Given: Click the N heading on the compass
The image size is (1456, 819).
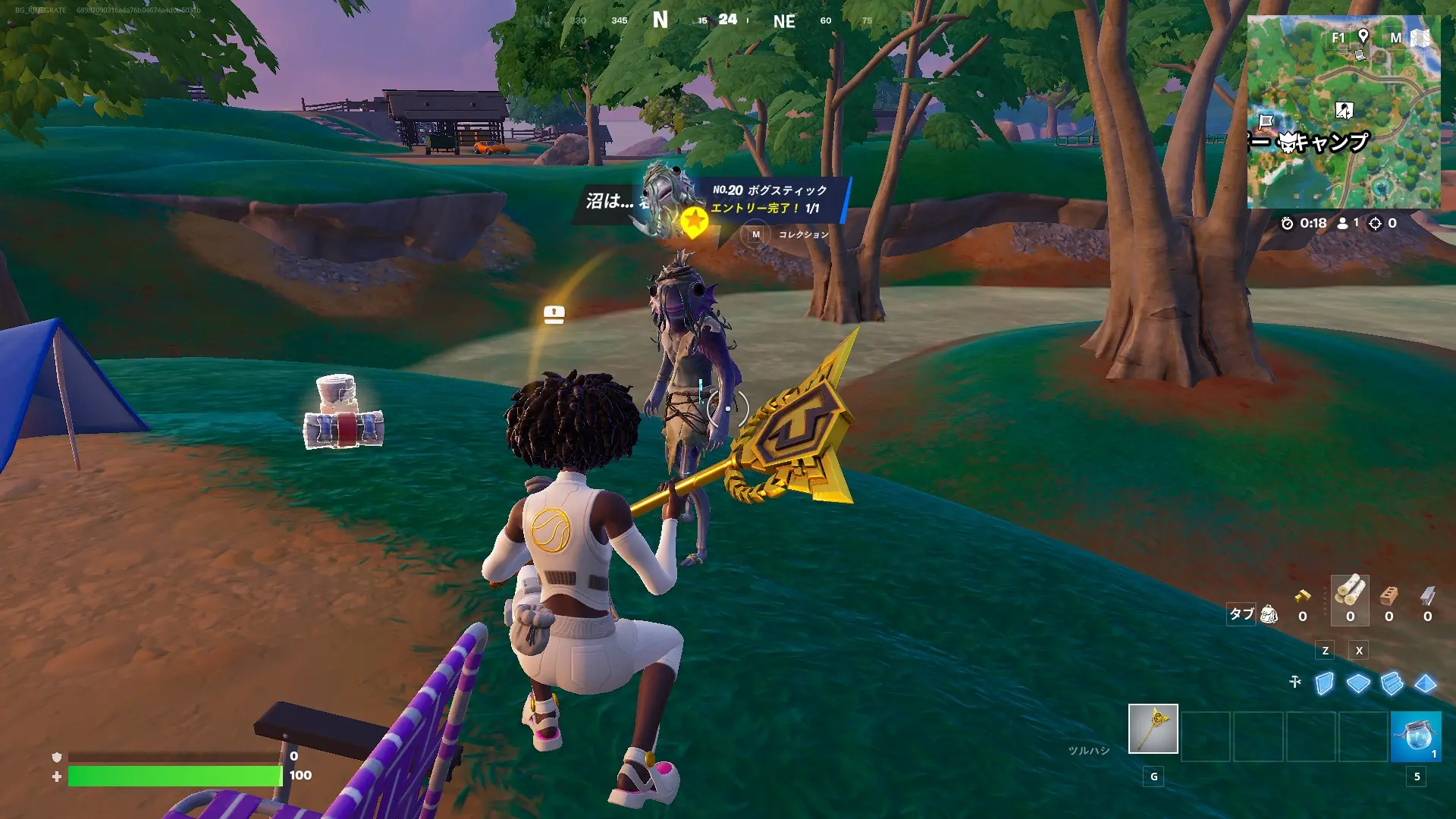Looking at the screenshot, I should (x=661, y=20).
